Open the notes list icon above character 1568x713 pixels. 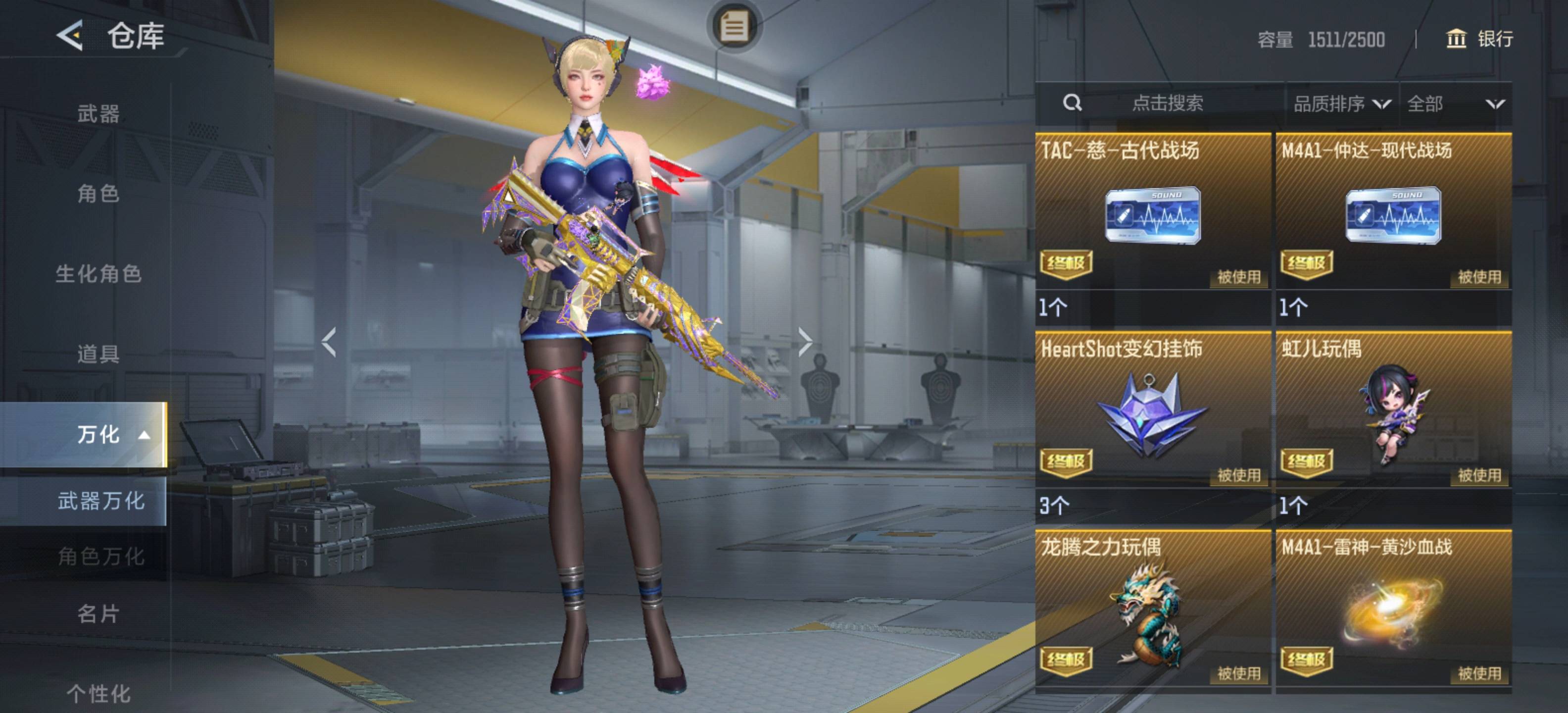734,27
